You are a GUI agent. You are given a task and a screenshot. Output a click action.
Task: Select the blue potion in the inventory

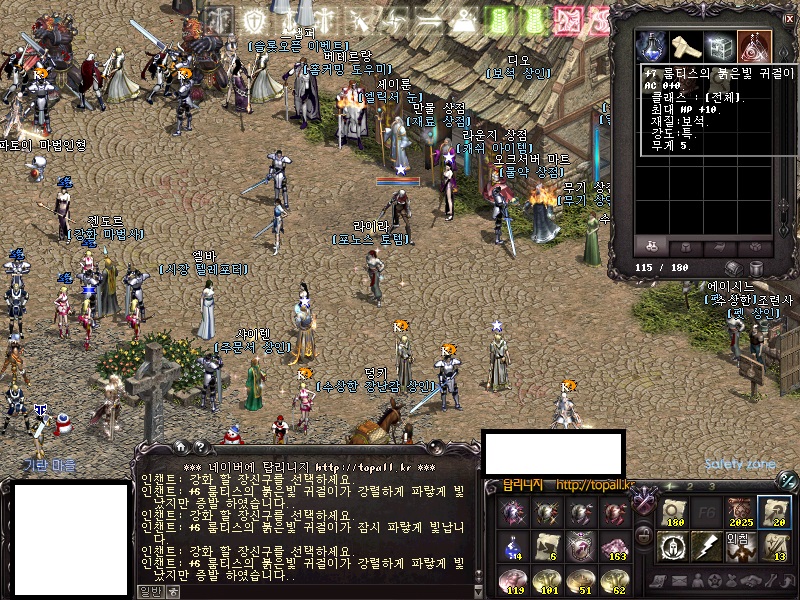653,47
